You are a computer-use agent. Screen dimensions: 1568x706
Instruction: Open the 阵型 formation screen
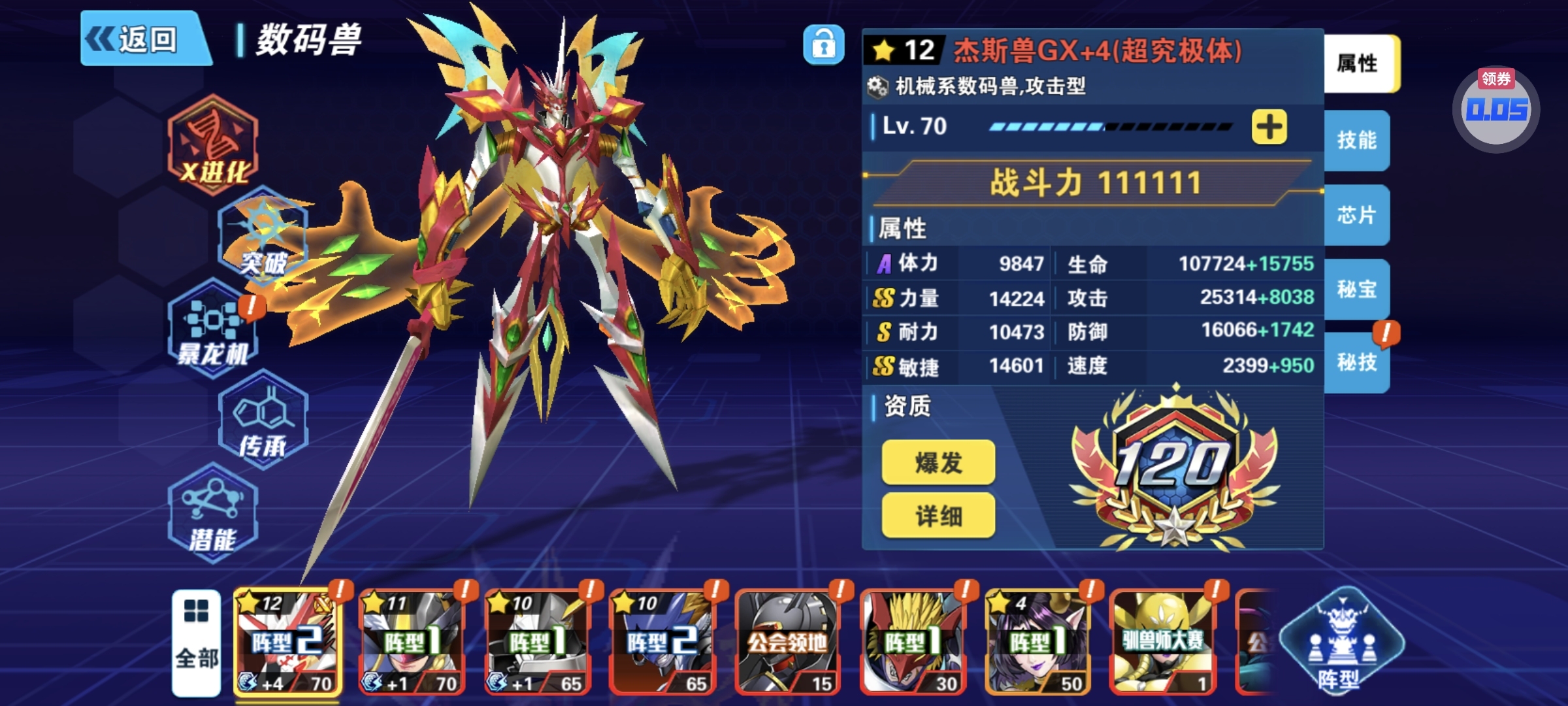tap(1341, 642)
